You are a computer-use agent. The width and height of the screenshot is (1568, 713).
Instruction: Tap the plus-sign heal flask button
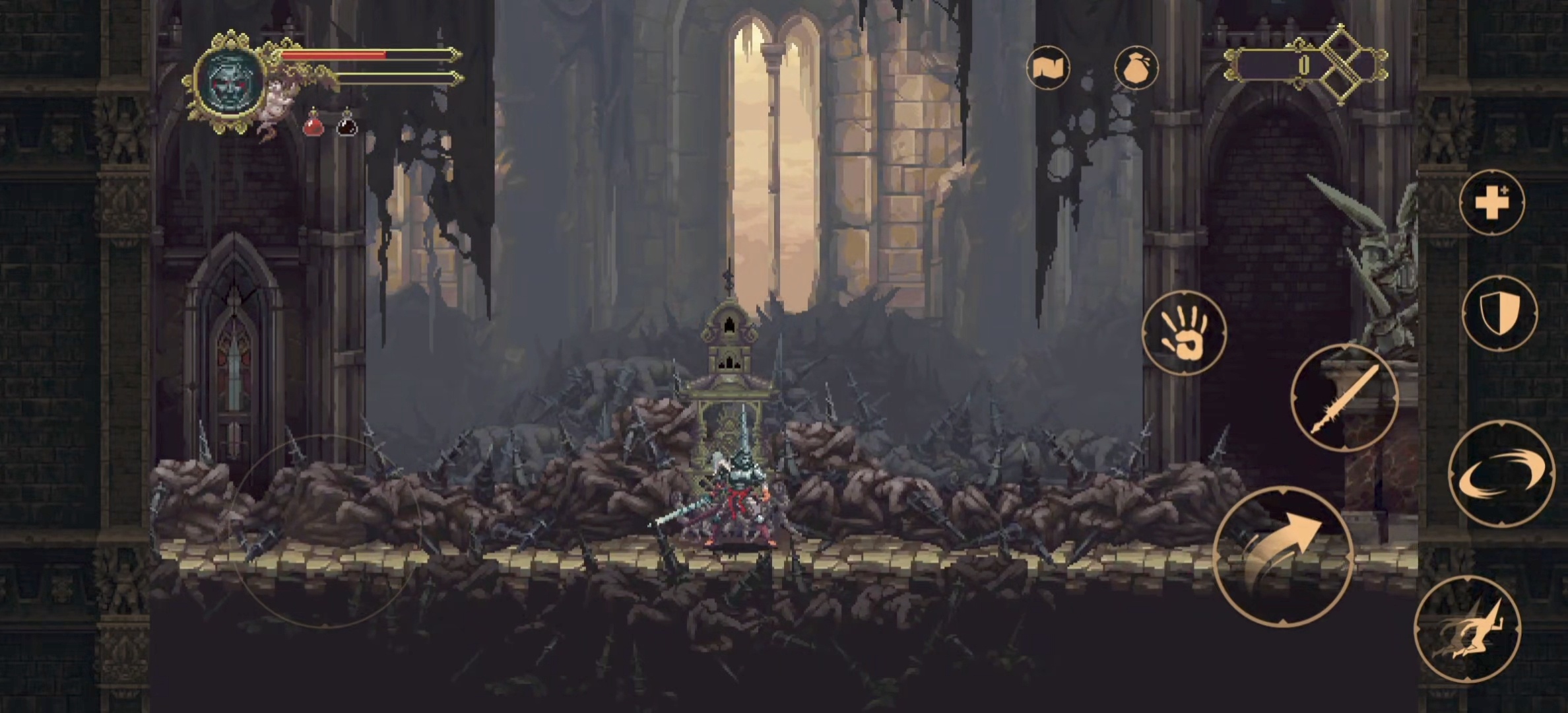pos(1492,203)
